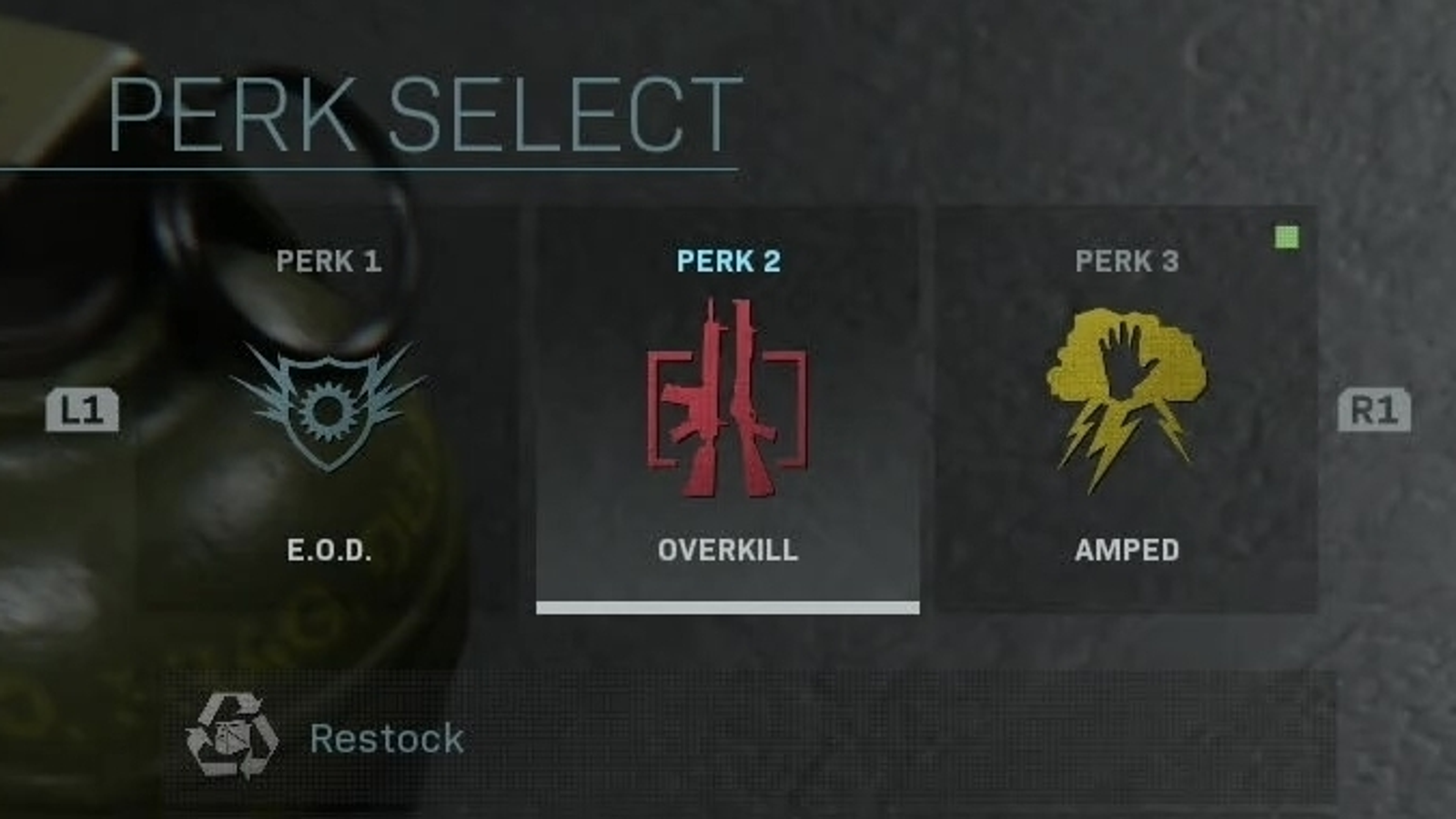Open the Perk 3 category
The width and height of the screenshot is (1456, 819).
pos(1128,262)
